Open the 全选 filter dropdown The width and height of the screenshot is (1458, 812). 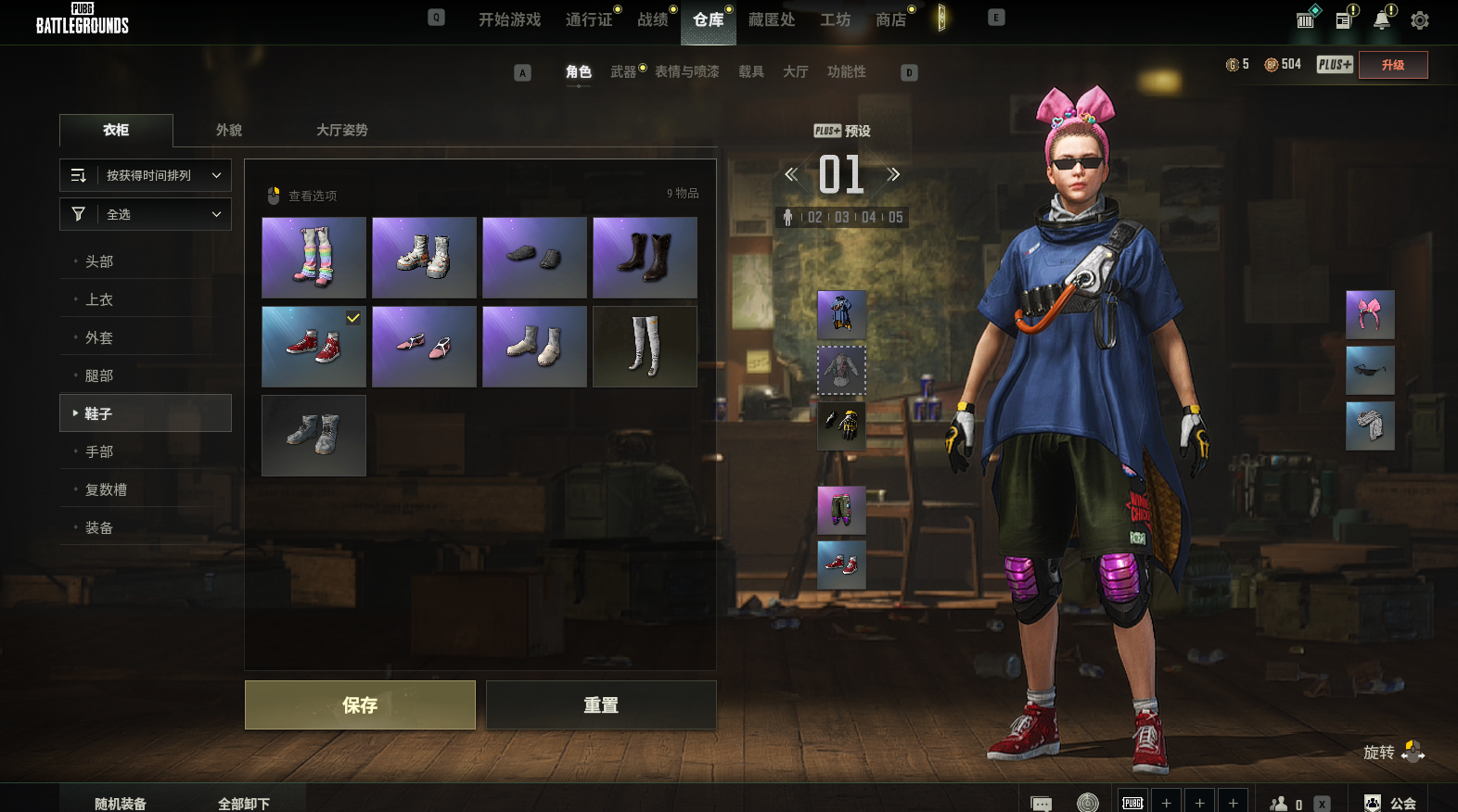click(146, 214)
